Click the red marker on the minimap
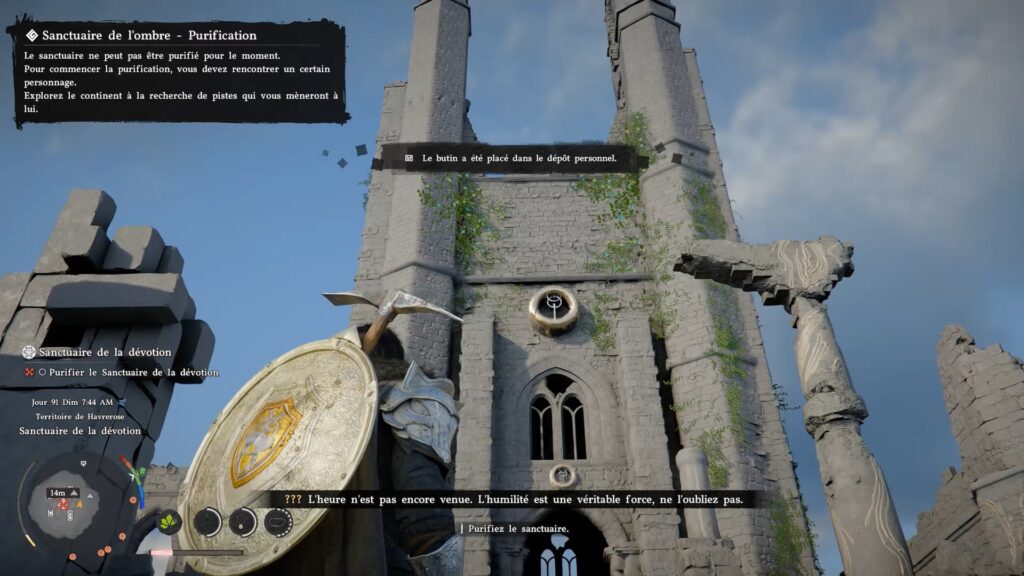Screen dimensions: 1024x576 pos(63,505)
